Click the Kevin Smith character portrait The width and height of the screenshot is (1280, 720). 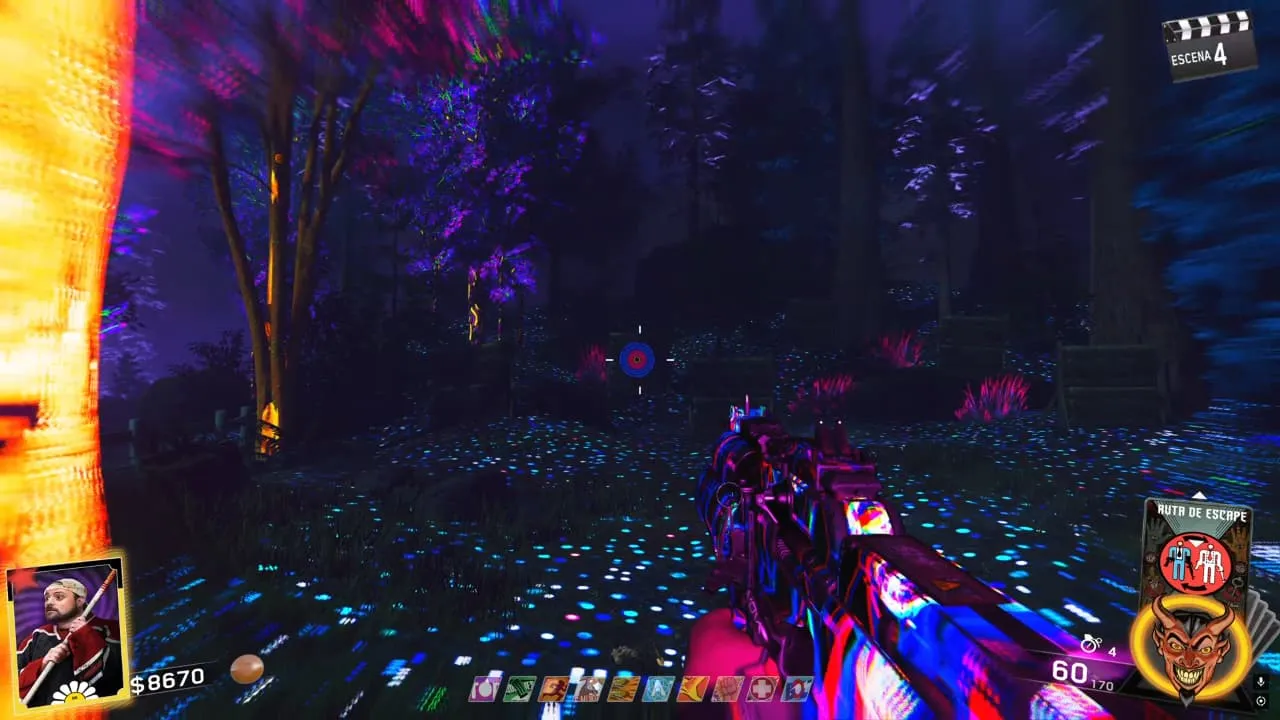(x=65, y=627)
